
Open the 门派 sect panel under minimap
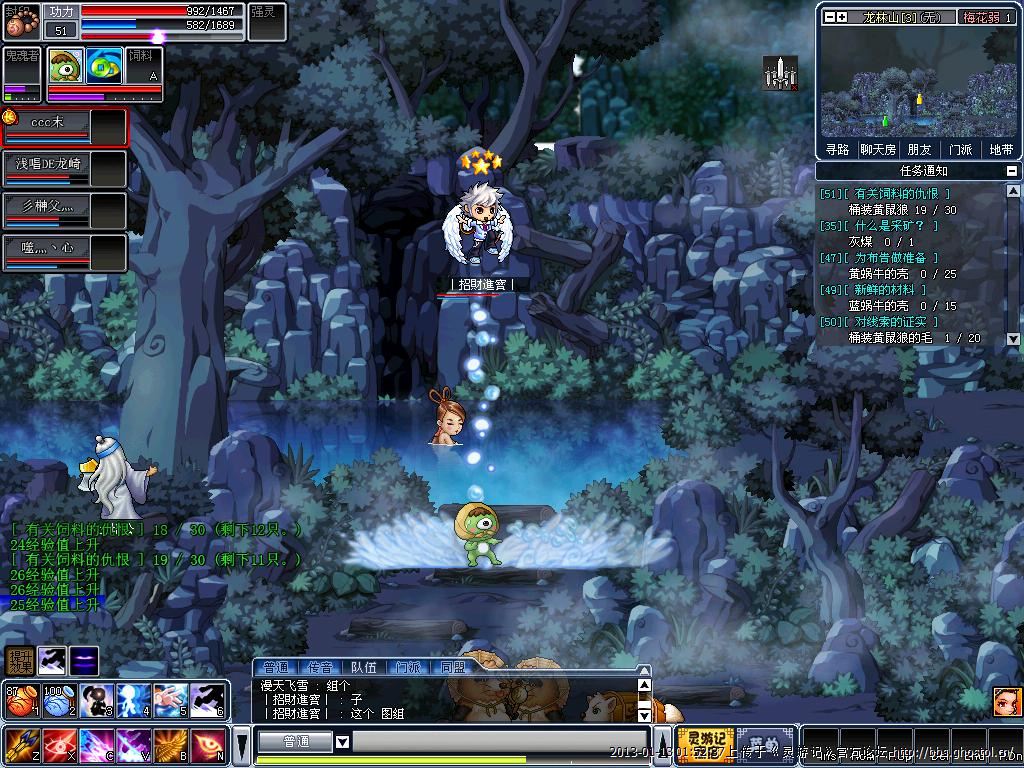pyautogui.click(x=960, y=149)
